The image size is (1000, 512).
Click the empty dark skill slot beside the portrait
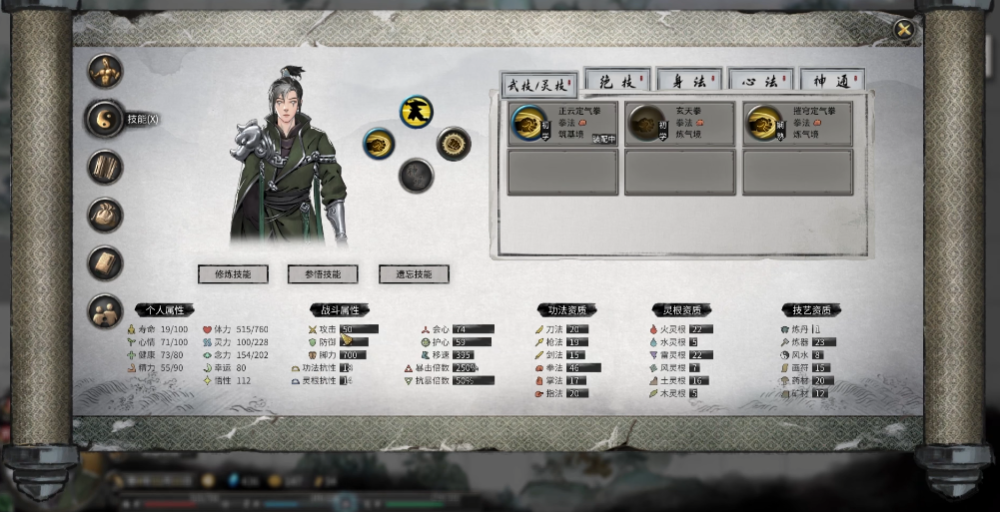click(x=416, y=175)
